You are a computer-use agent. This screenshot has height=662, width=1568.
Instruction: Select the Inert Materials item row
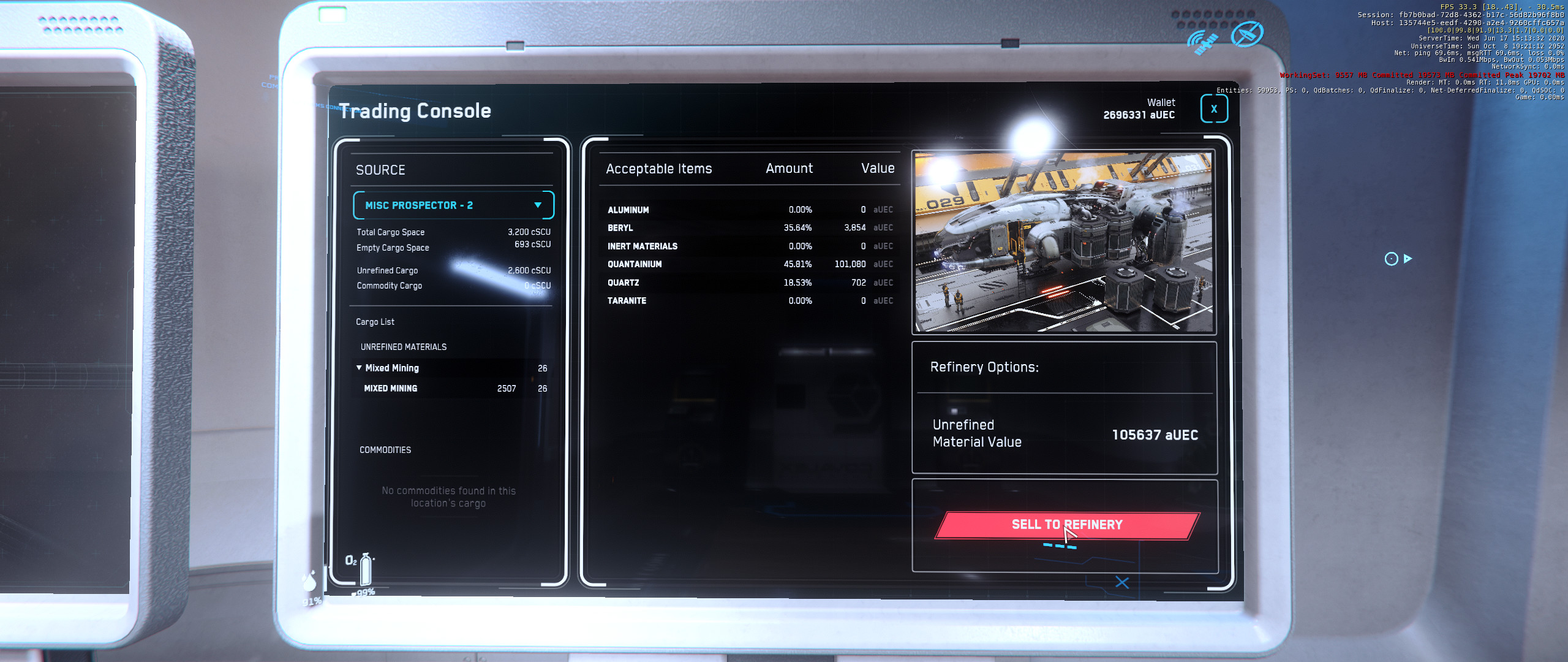[x=748, y=246]
